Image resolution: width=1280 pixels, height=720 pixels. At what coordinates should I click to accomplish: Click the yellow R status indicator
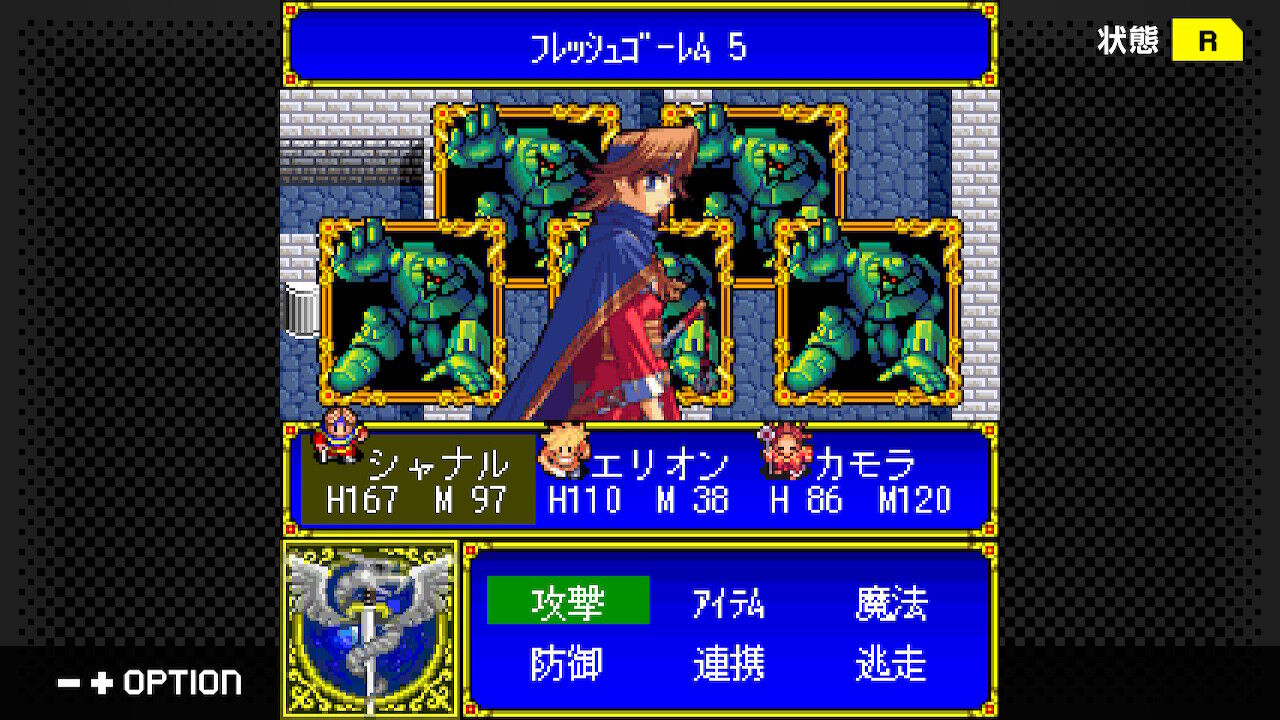(1206, 41)
